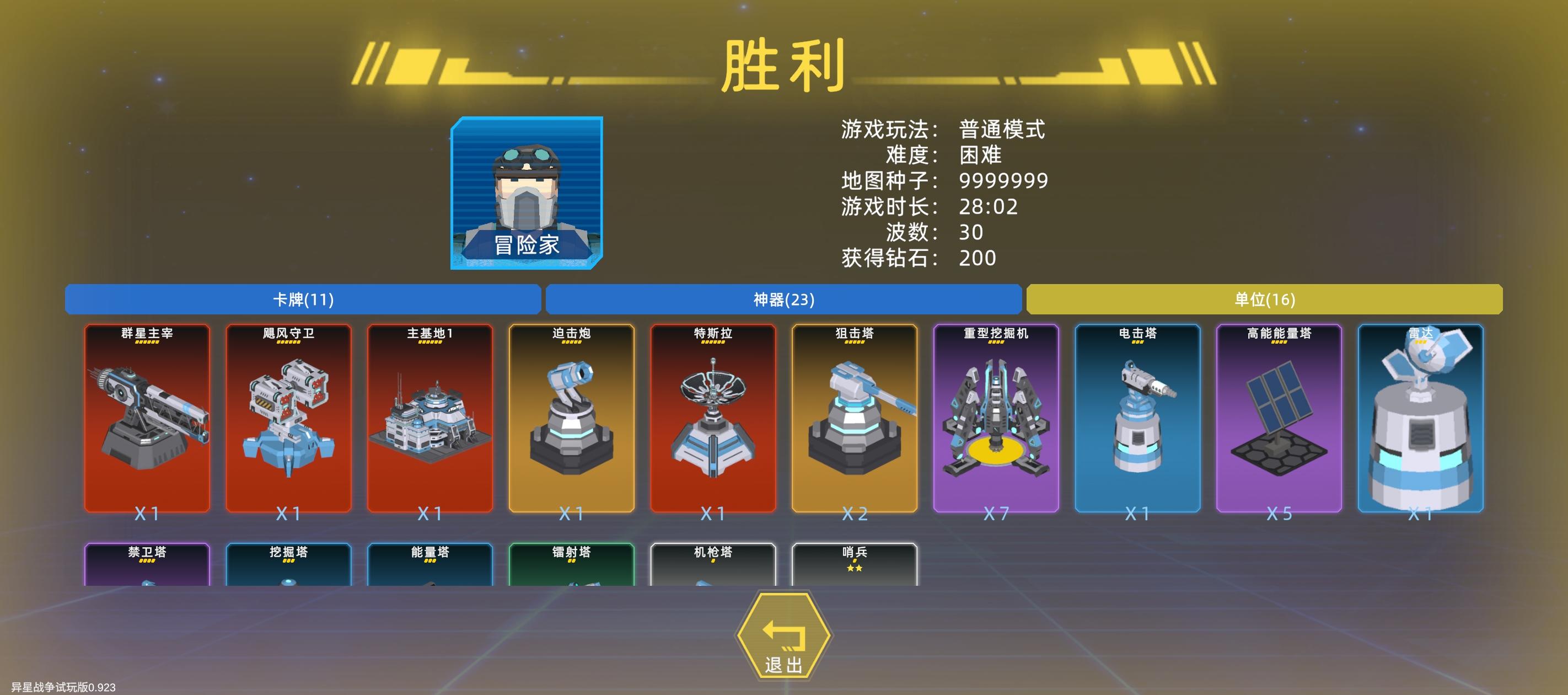Switch to the 卡牌(11) tab
The image size is (1568, 695).
(303, 300)
